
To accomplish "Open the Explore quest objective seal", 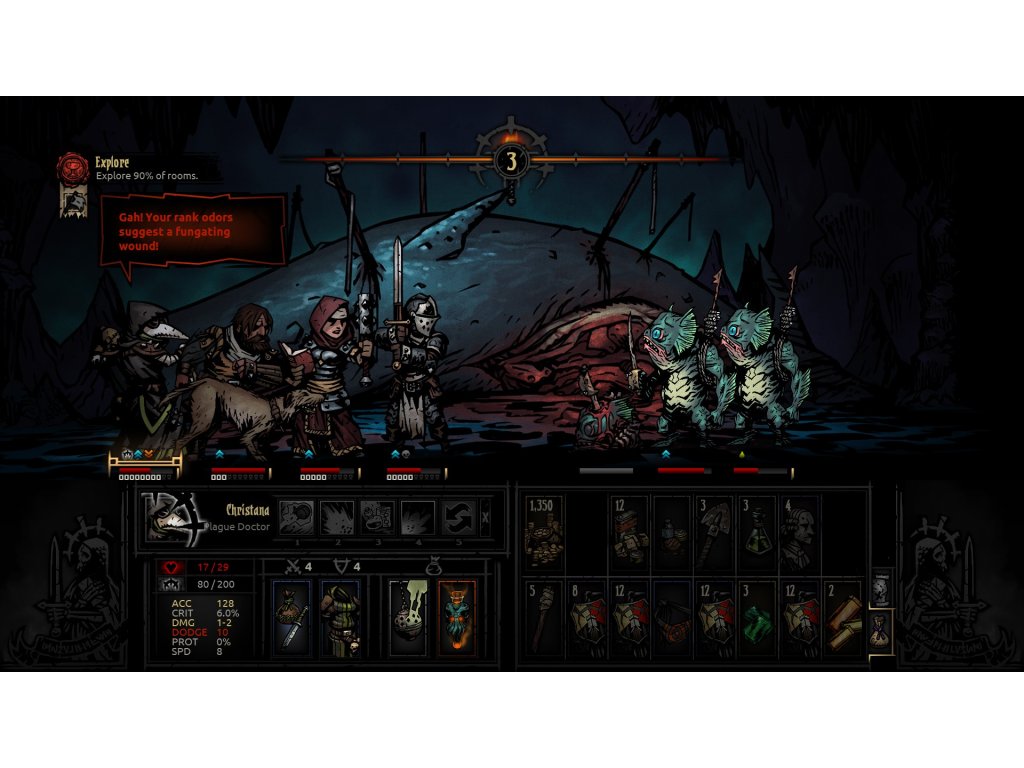I will click(x=73, y=167).
